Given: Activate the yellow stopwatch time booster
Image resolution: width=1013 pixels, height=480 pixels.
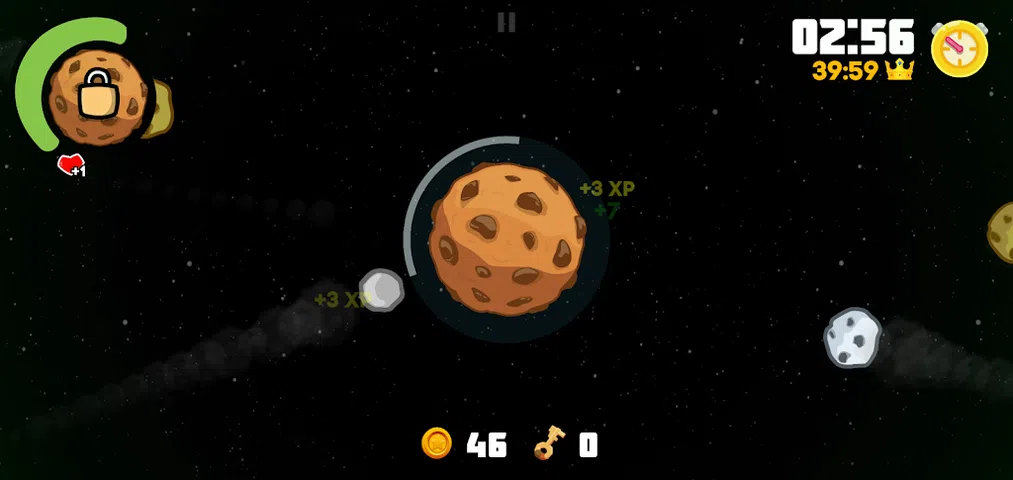Looking at the screenshot, I should coord(959,49).
